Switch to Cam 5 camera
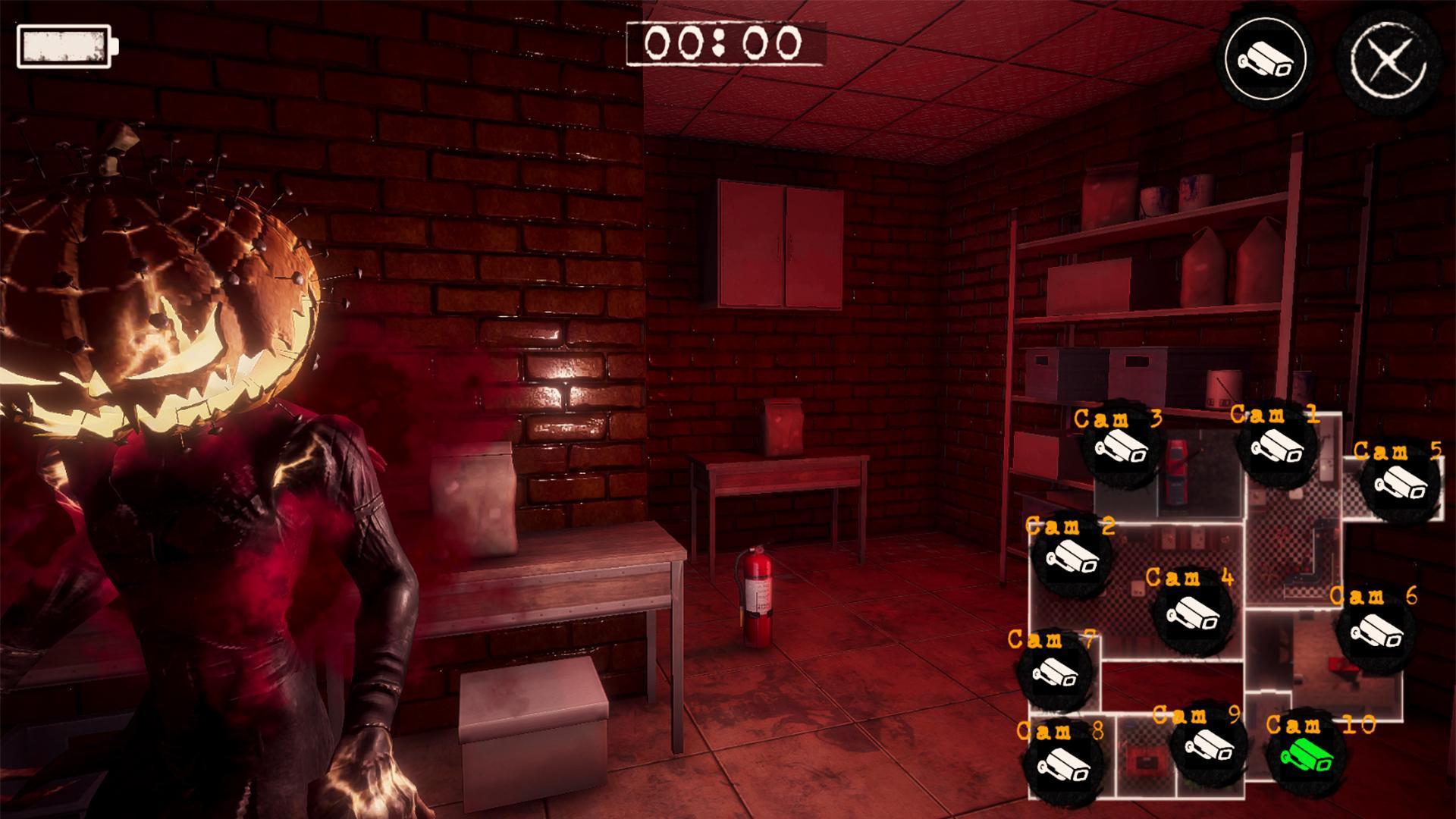Image resolution: width=1456 pixels, height=819 pixels. [x=1400, y=483]
